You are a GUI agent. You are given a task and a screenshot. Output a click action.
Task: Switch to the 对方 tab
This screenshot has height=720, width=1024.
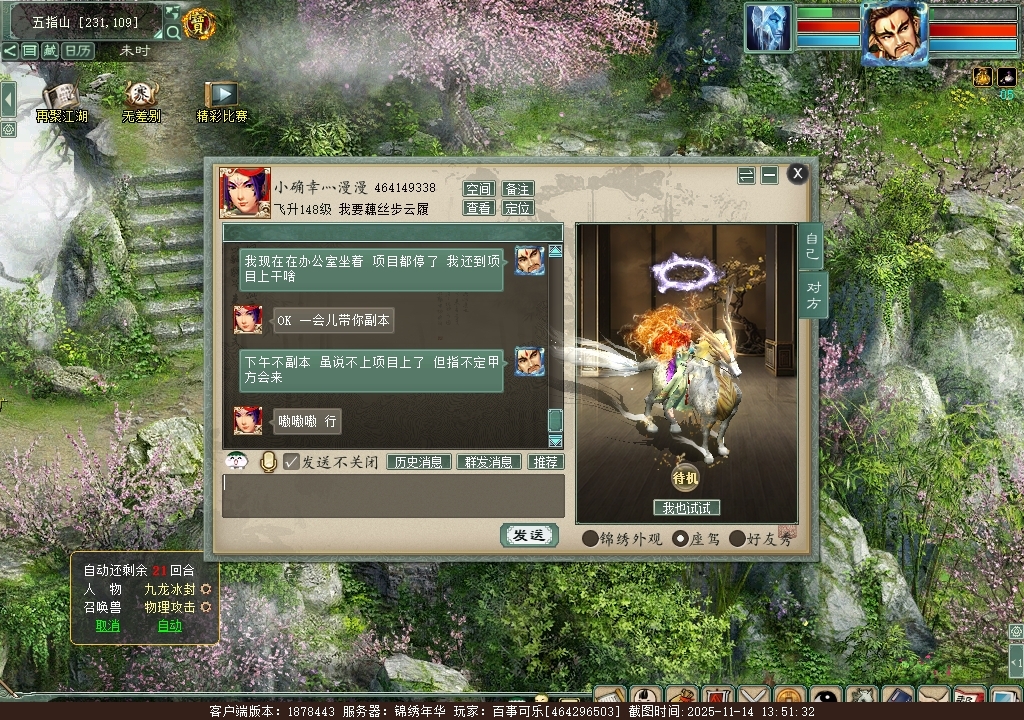pos(812,296)
